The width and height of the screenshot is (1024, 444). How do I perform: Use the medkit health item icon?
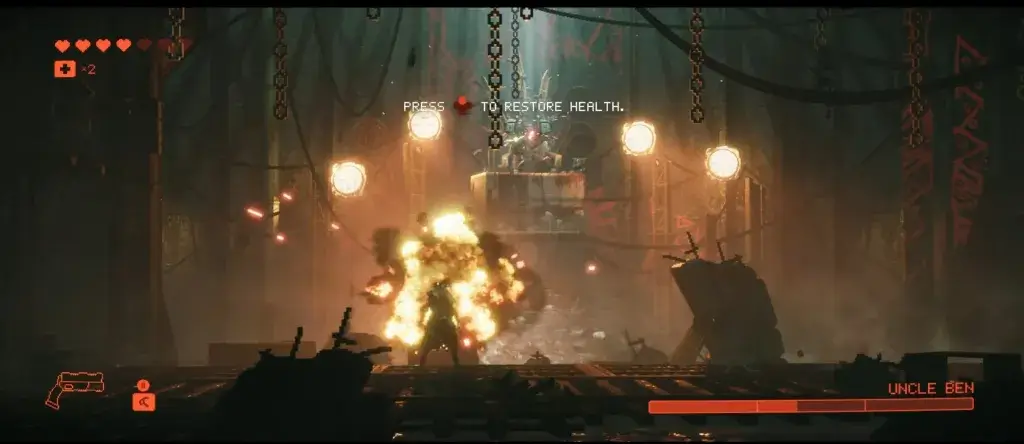click(63, 69)
